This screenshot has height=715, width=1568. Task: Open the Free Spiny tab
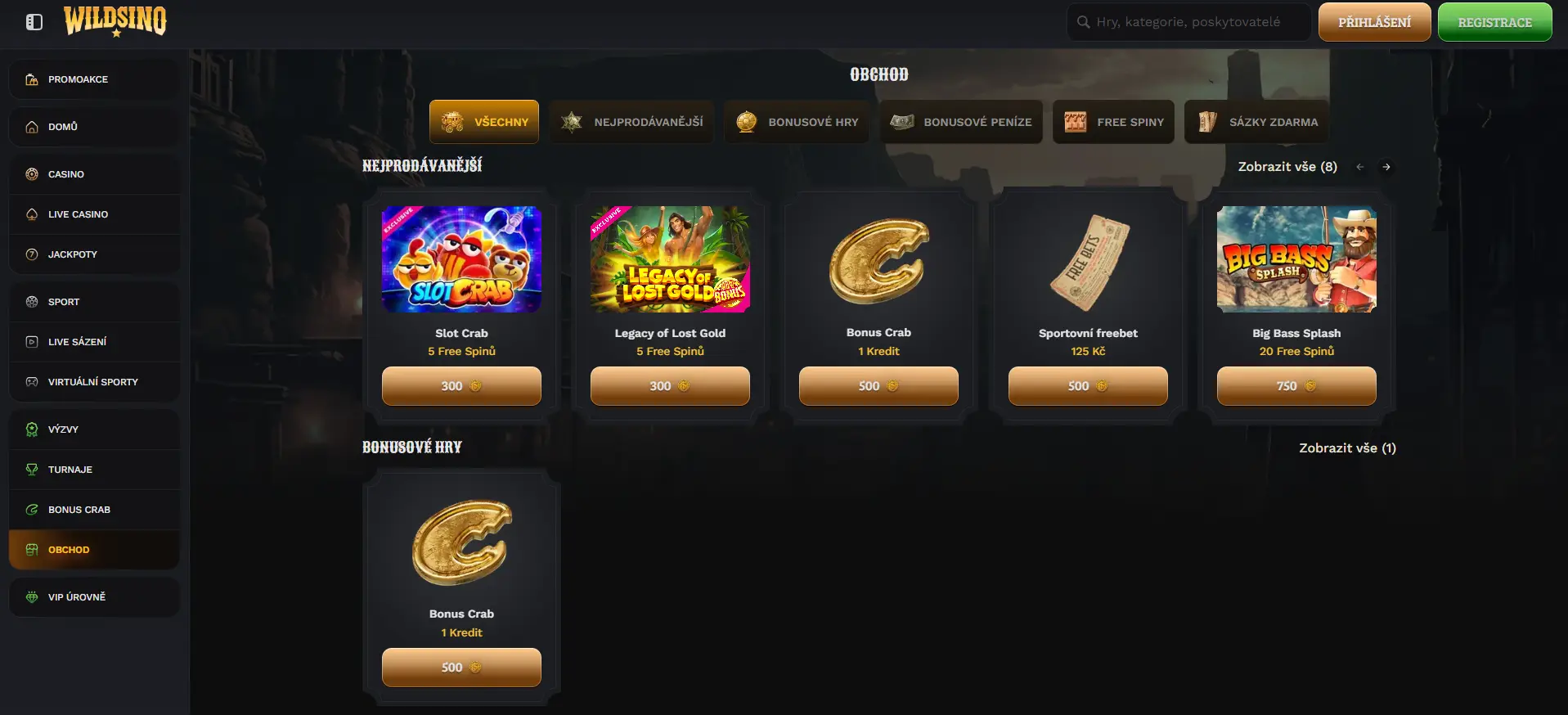[1113, 122]
